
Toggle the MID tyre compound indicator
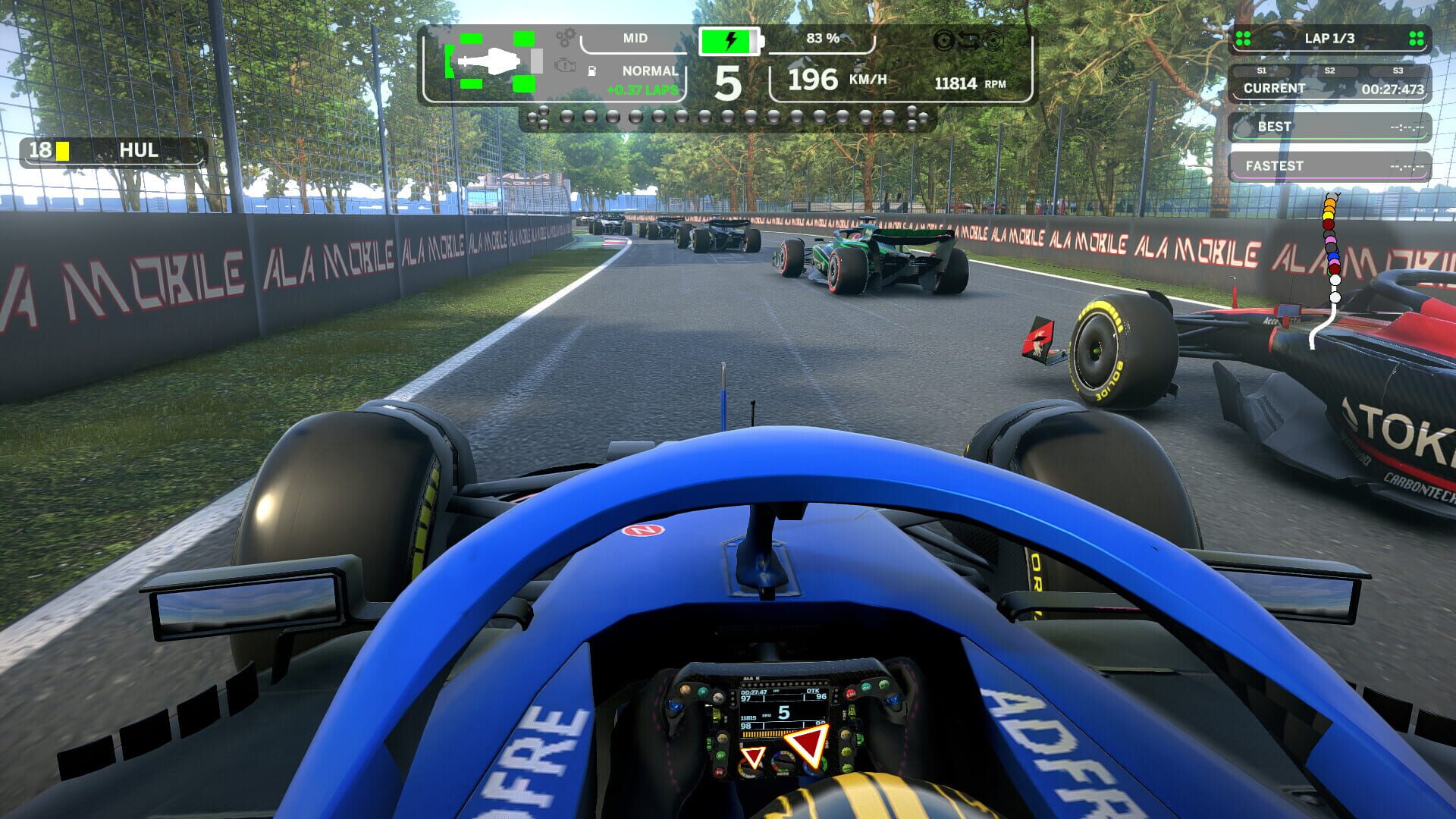tap(635, 38)
